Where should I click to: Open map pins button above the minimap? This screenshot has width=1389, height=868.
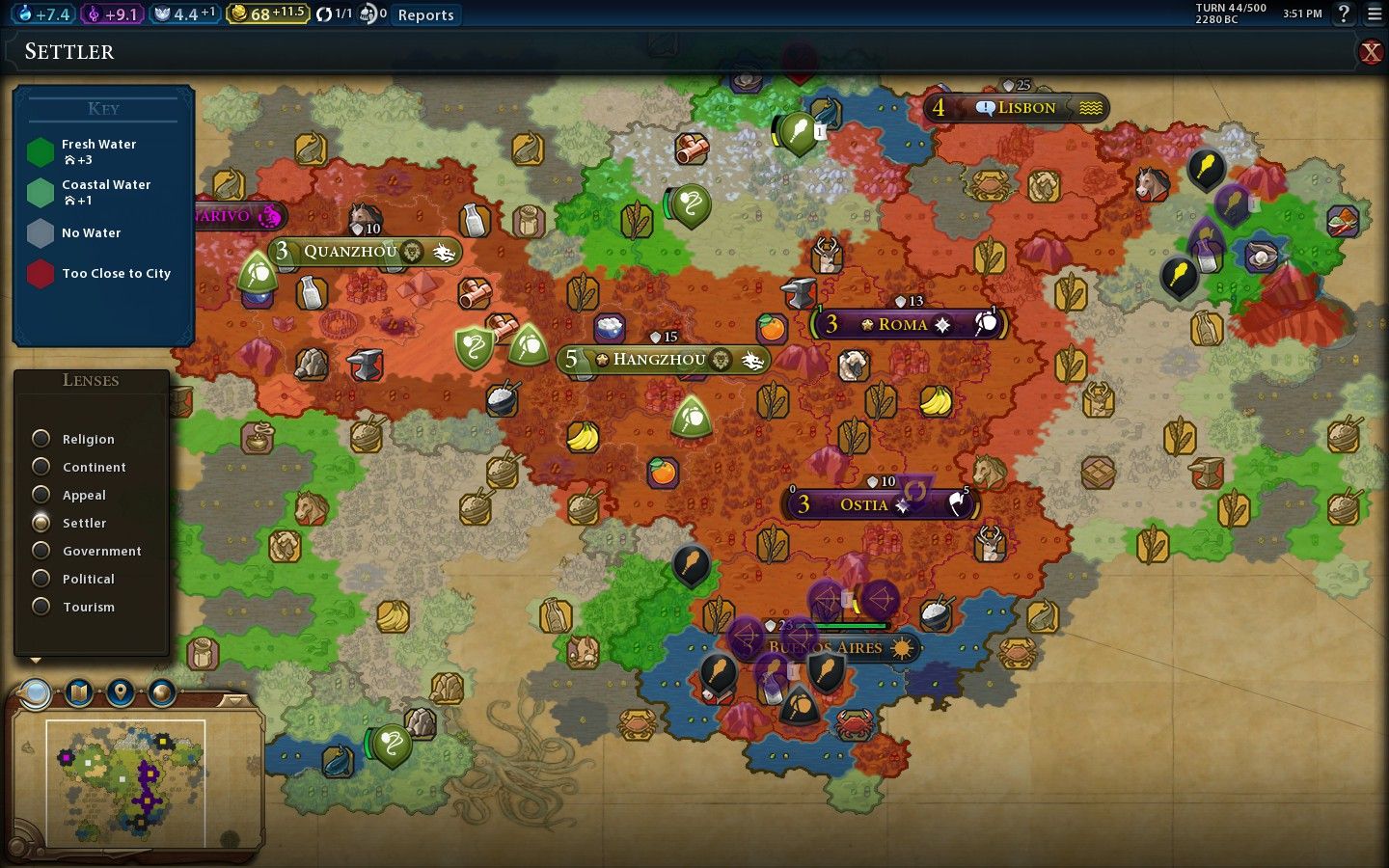120,692
